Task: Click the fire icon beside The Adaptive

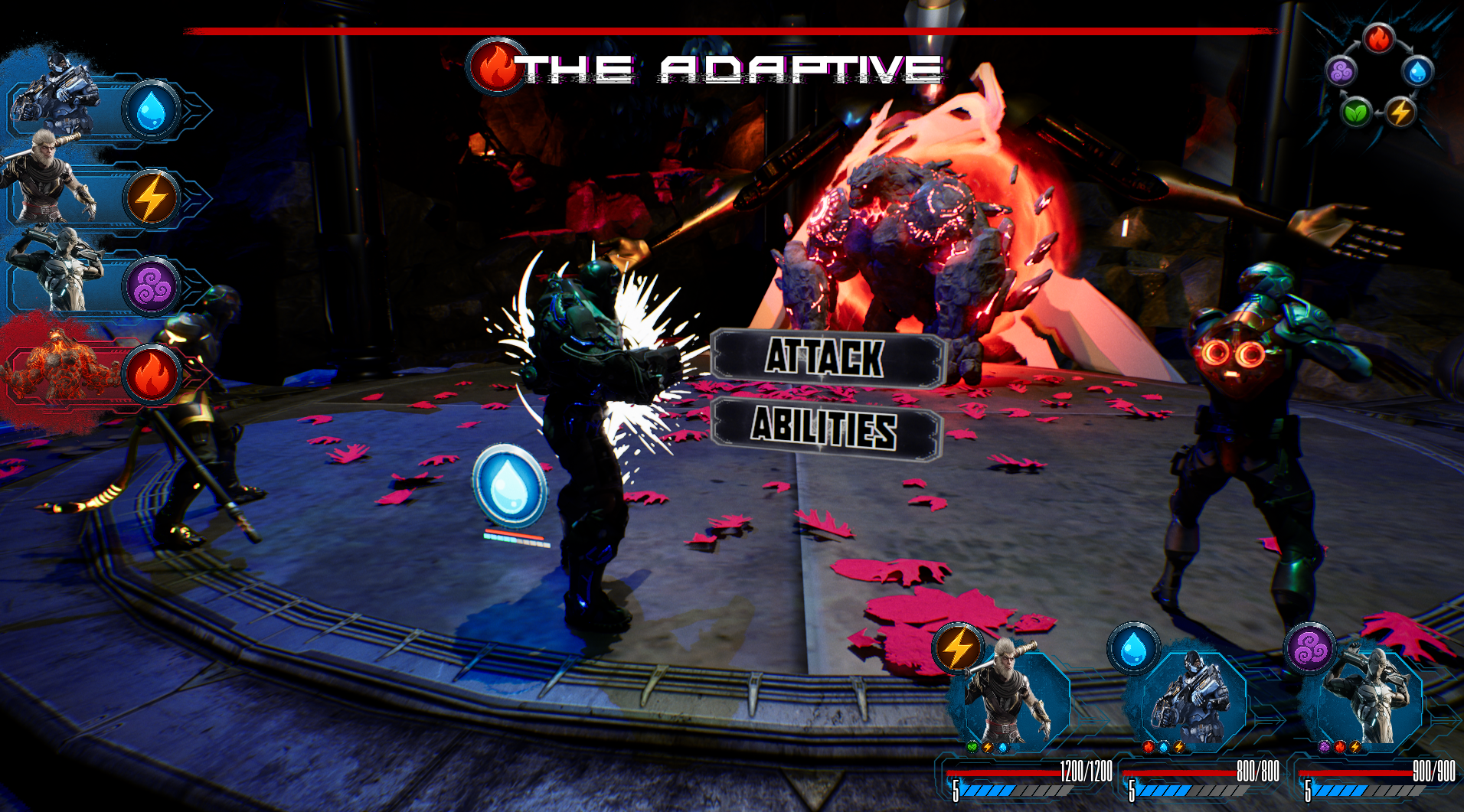Action: 497,67
